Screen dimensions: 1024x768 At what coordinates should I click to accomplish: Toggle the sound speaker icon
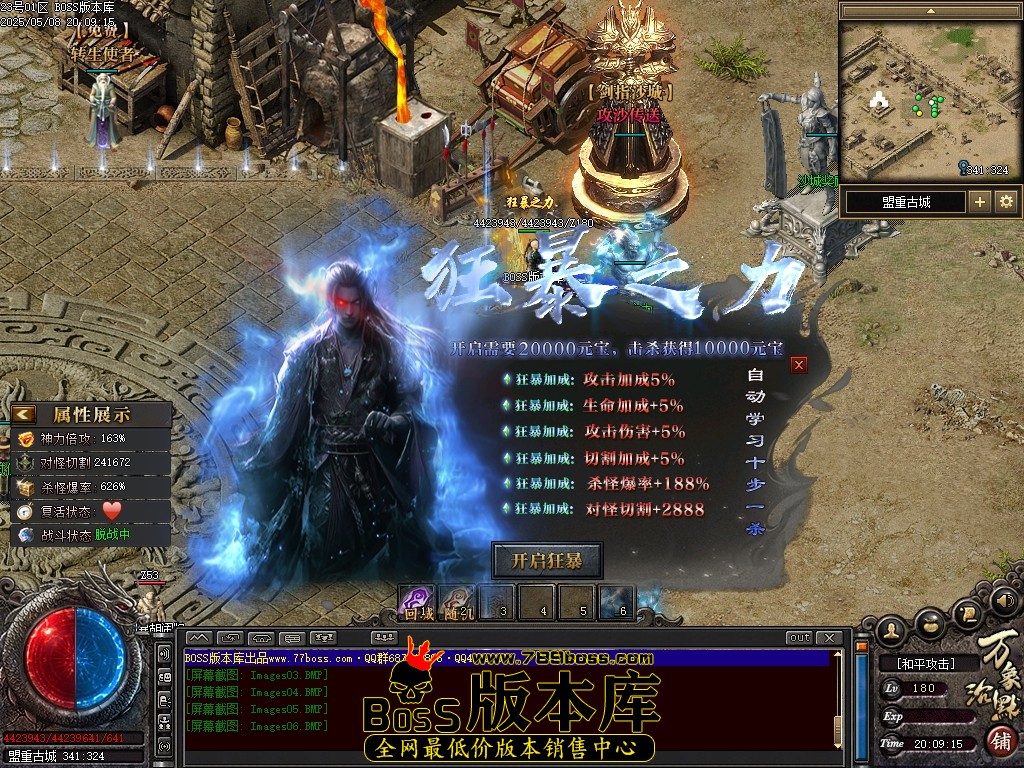coord(1003,602)
